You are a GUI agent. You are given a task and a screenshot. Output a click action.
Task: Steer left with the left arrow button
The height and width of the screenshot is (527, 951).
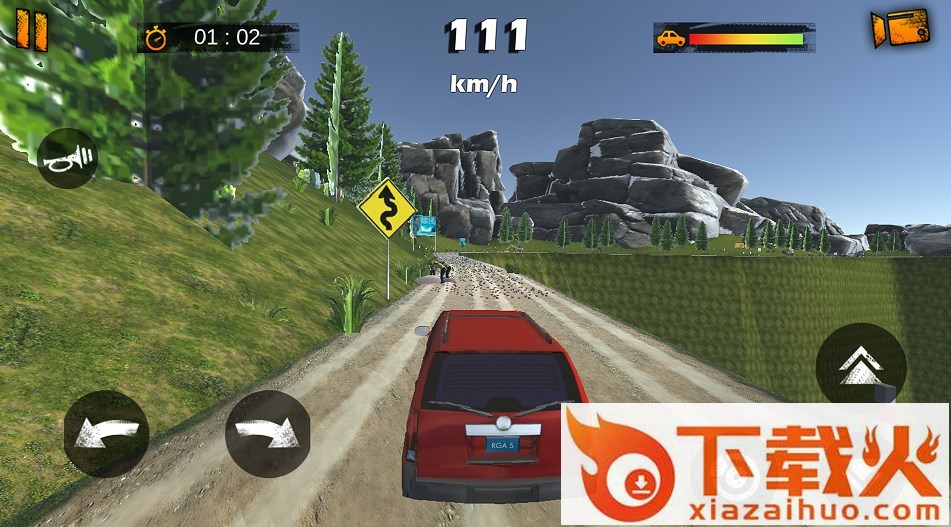[106, 433]
